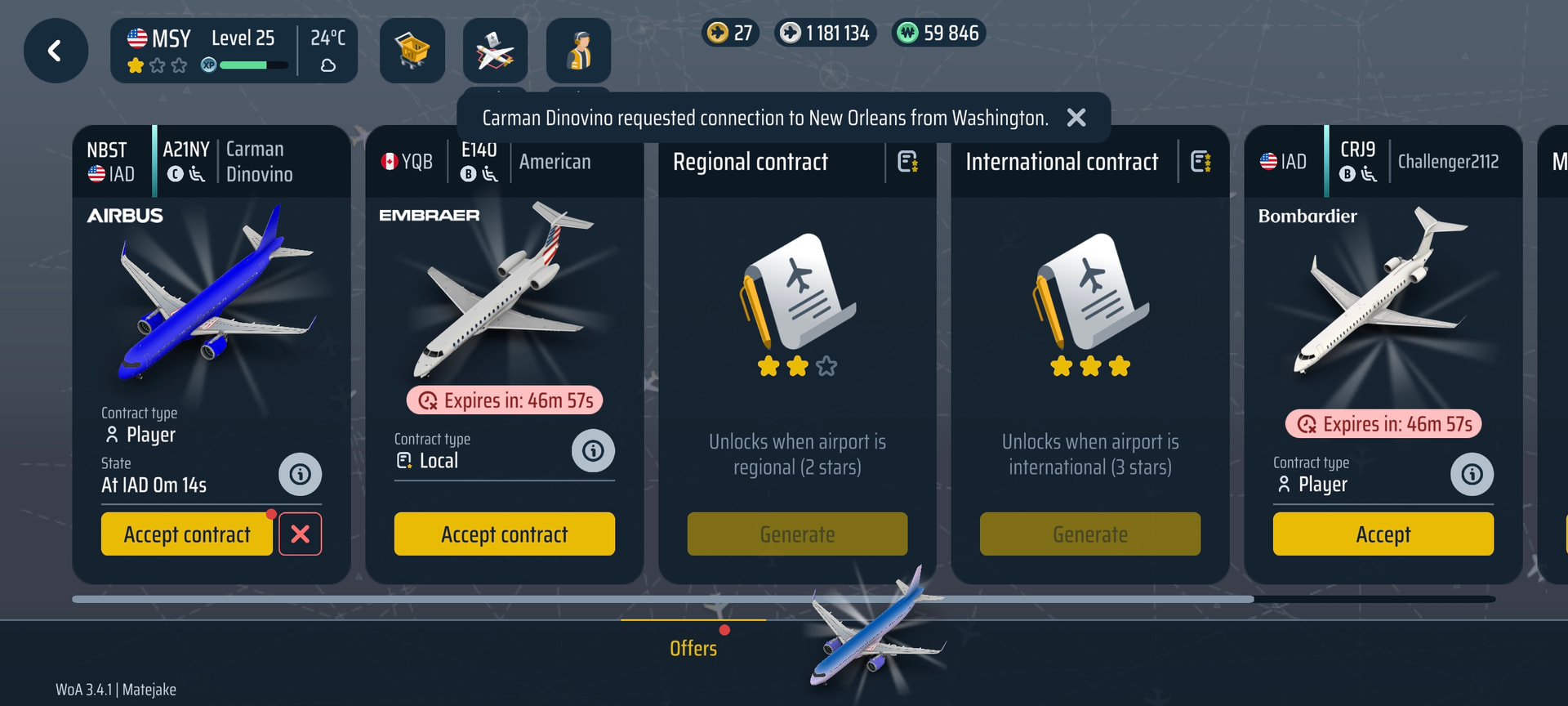Click the horizontal contract list scrollbar
The height and width of the screenshot is (706, 1568).
[x=662, y=600]
